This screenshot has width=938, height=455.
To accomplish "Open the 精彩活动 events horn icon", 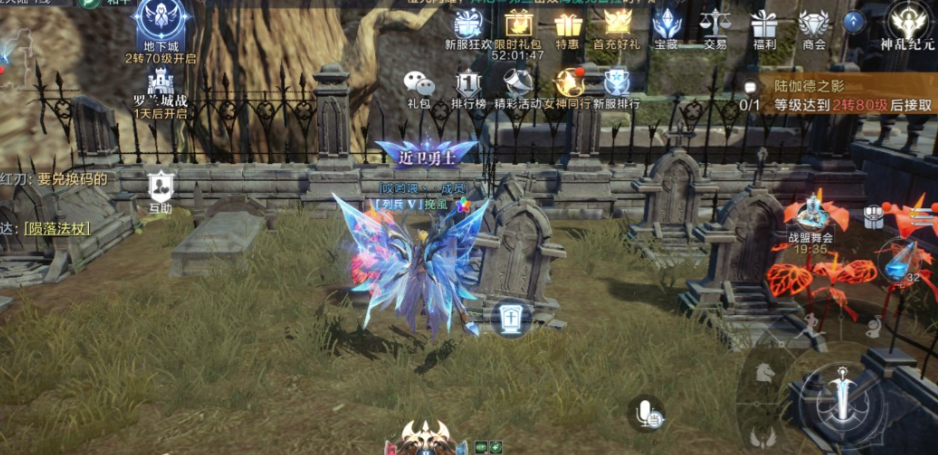I will tap(518, 83).
